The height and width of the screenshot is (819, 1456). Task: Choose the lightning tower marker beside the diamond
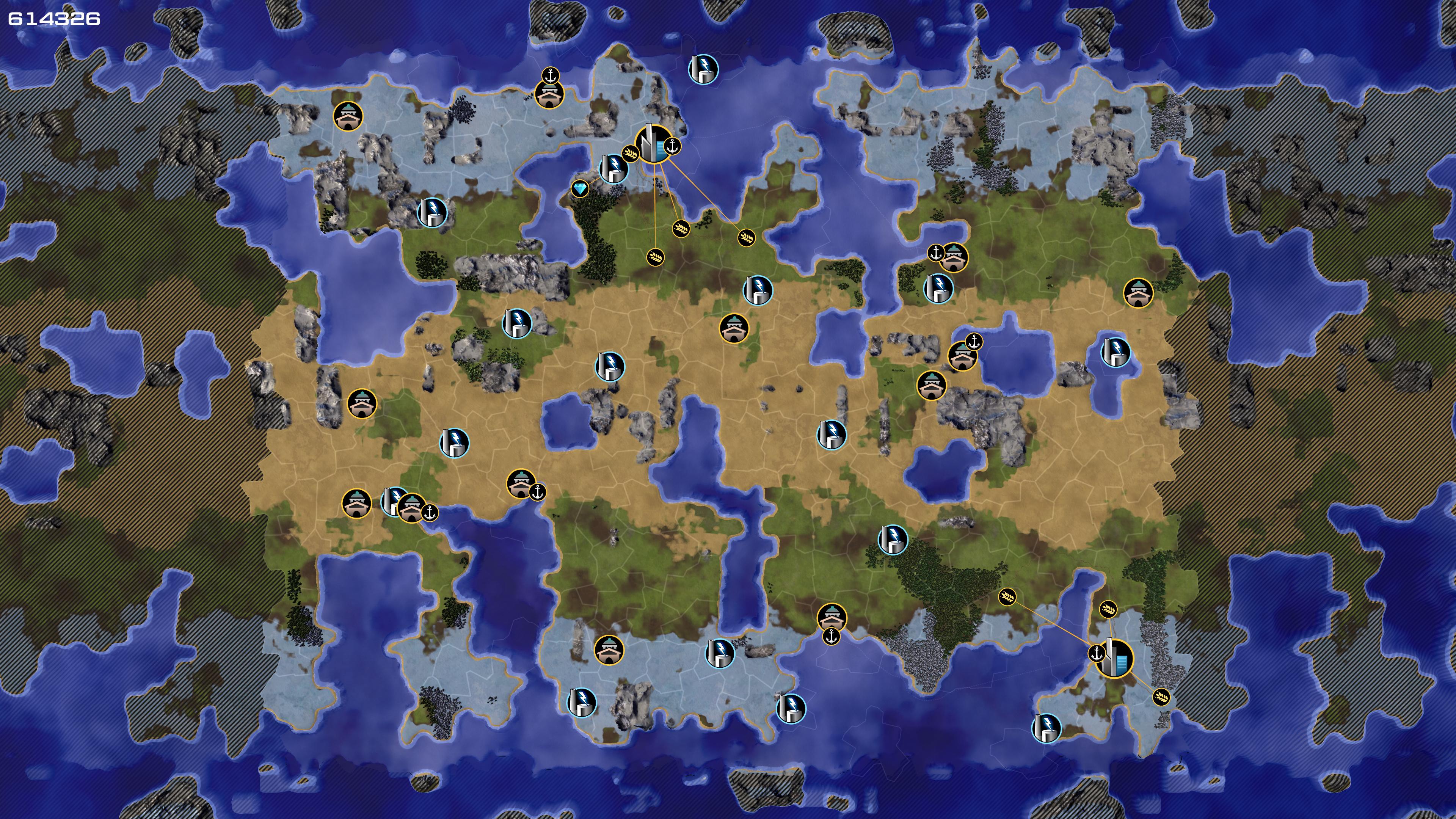(613, 168)
